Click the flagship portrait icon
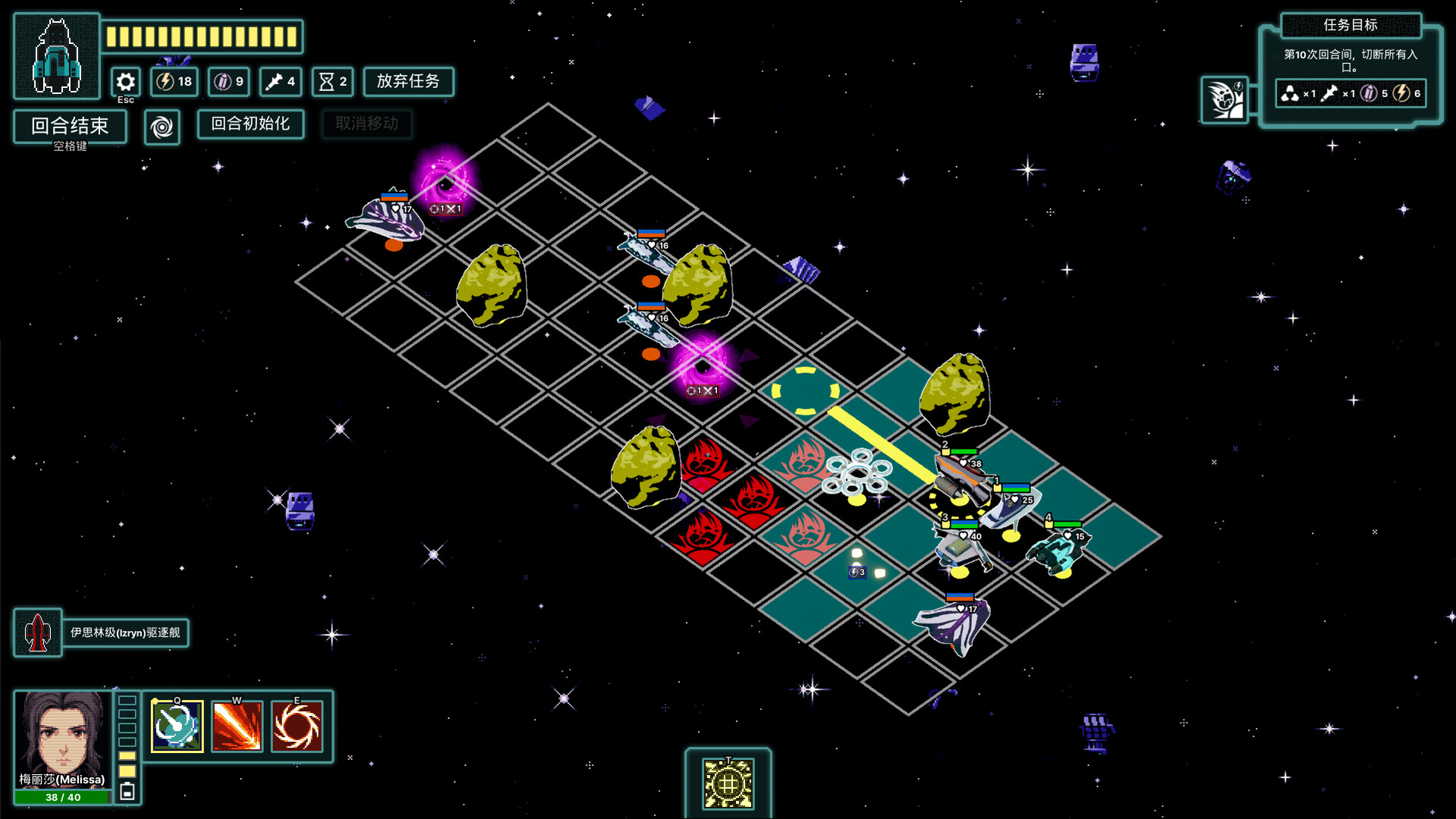 tap(57, 57)
